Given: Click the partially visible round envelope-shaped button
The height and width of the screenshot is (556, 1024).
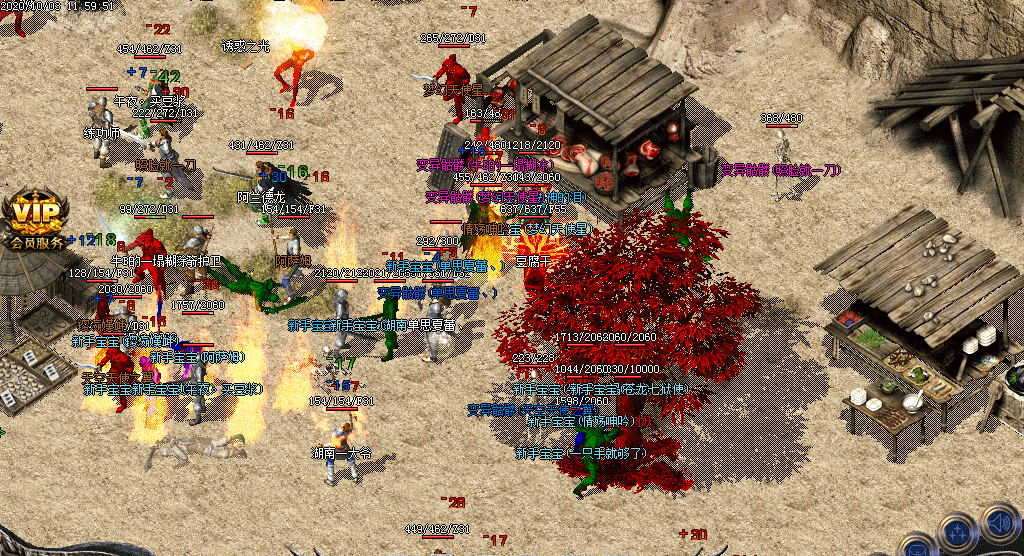Looking at the screenshot, I should (x=917, y=546).
